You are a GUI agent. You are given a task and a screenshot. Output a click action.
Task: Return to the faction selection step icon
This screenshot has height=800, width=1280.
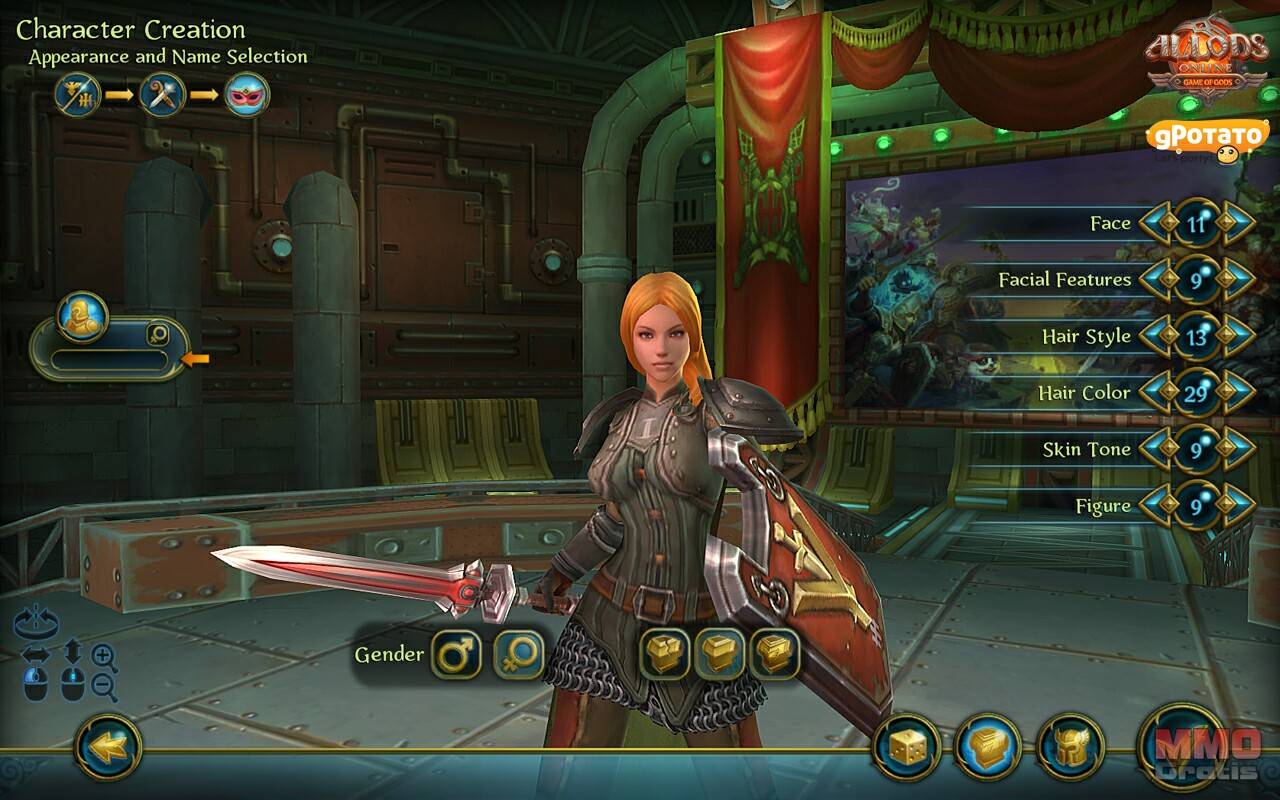(x=77, y=96)
